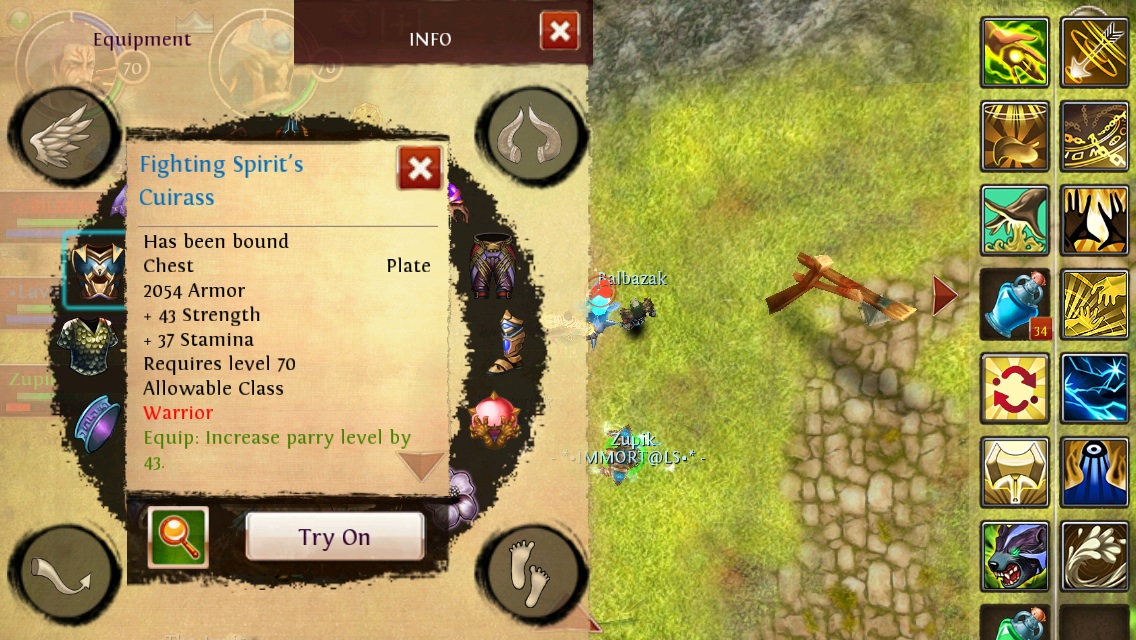Collapse skill bar with the red arrow
Screen dimensions: 1136x640
(944, 296)
